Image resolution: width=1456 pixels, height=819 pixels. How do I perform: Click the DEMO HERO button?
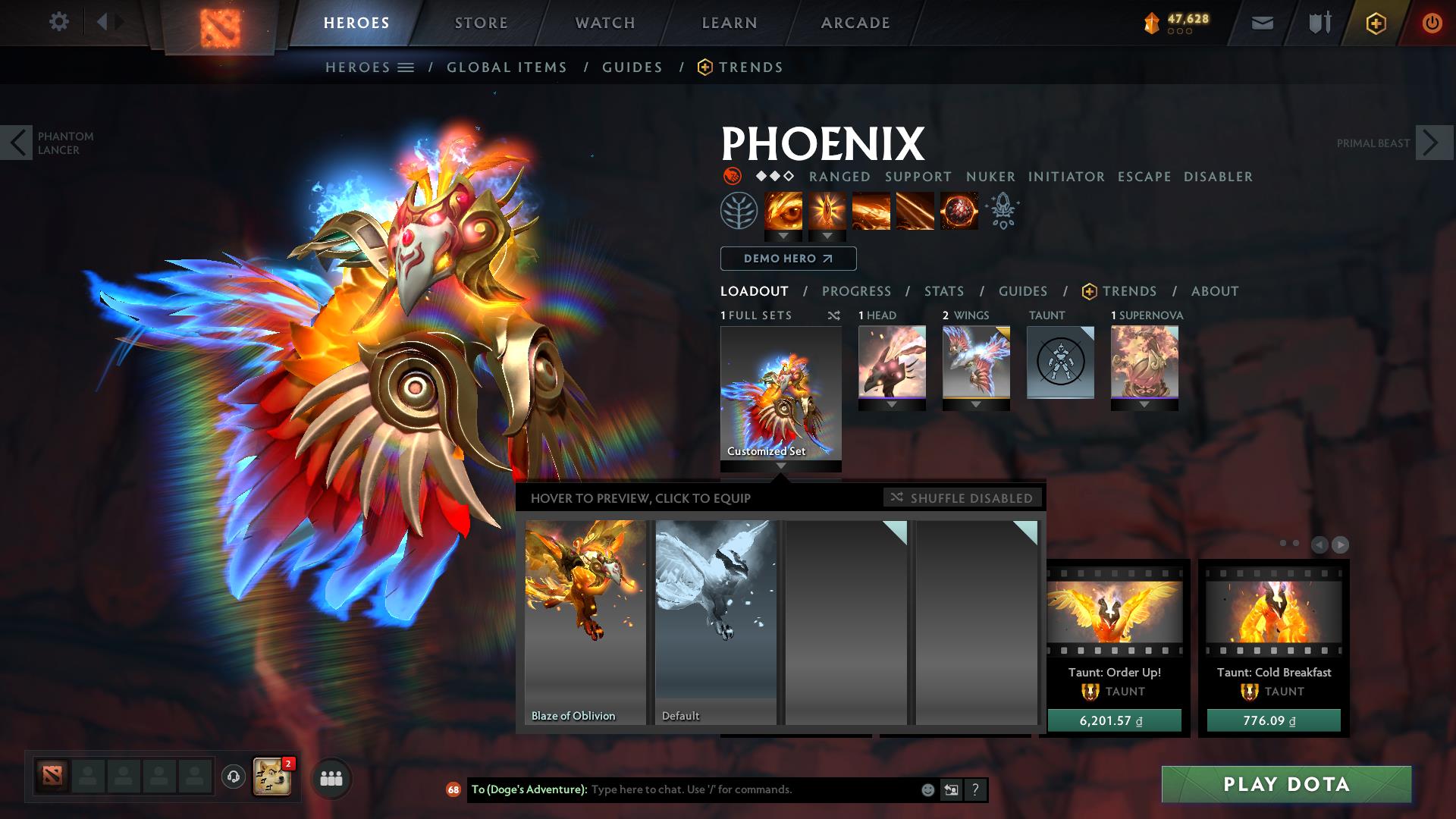point(787,259)
